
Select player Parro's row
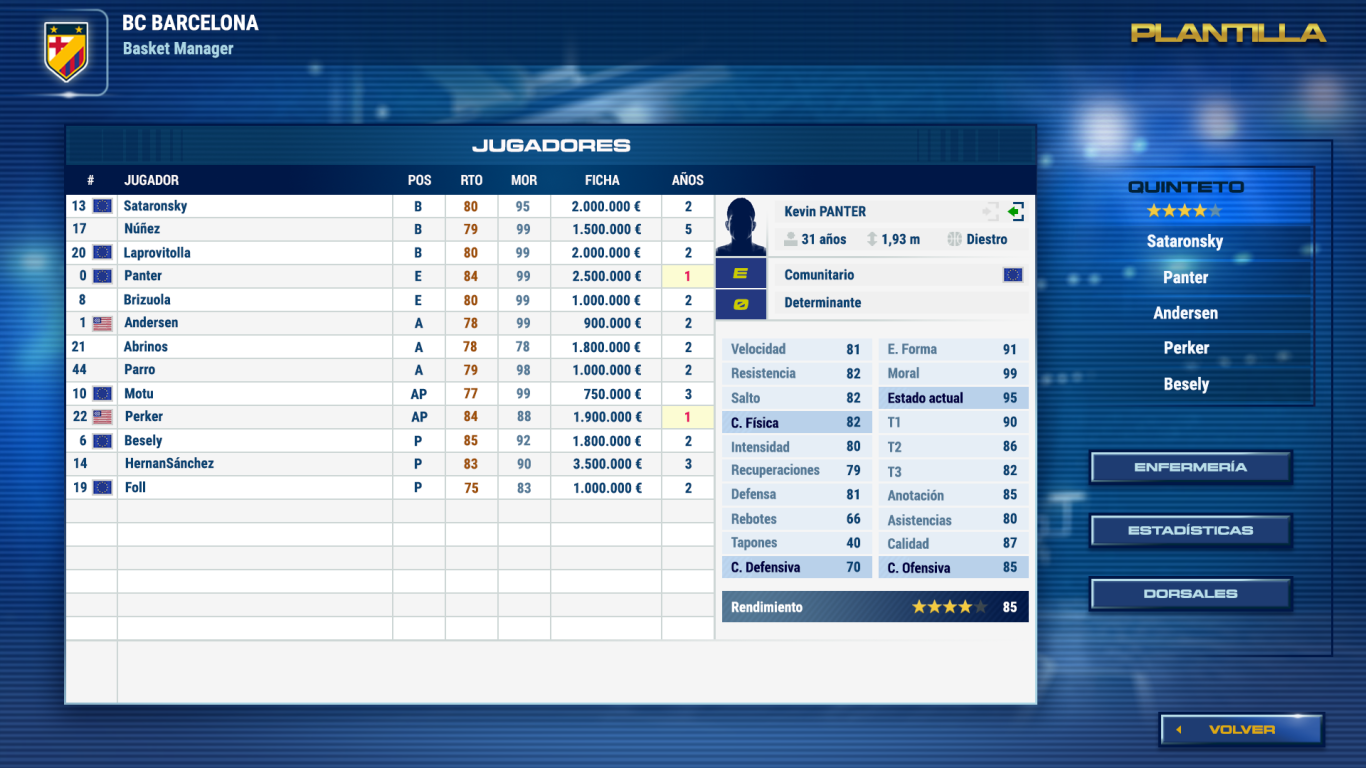pos(140,370)
